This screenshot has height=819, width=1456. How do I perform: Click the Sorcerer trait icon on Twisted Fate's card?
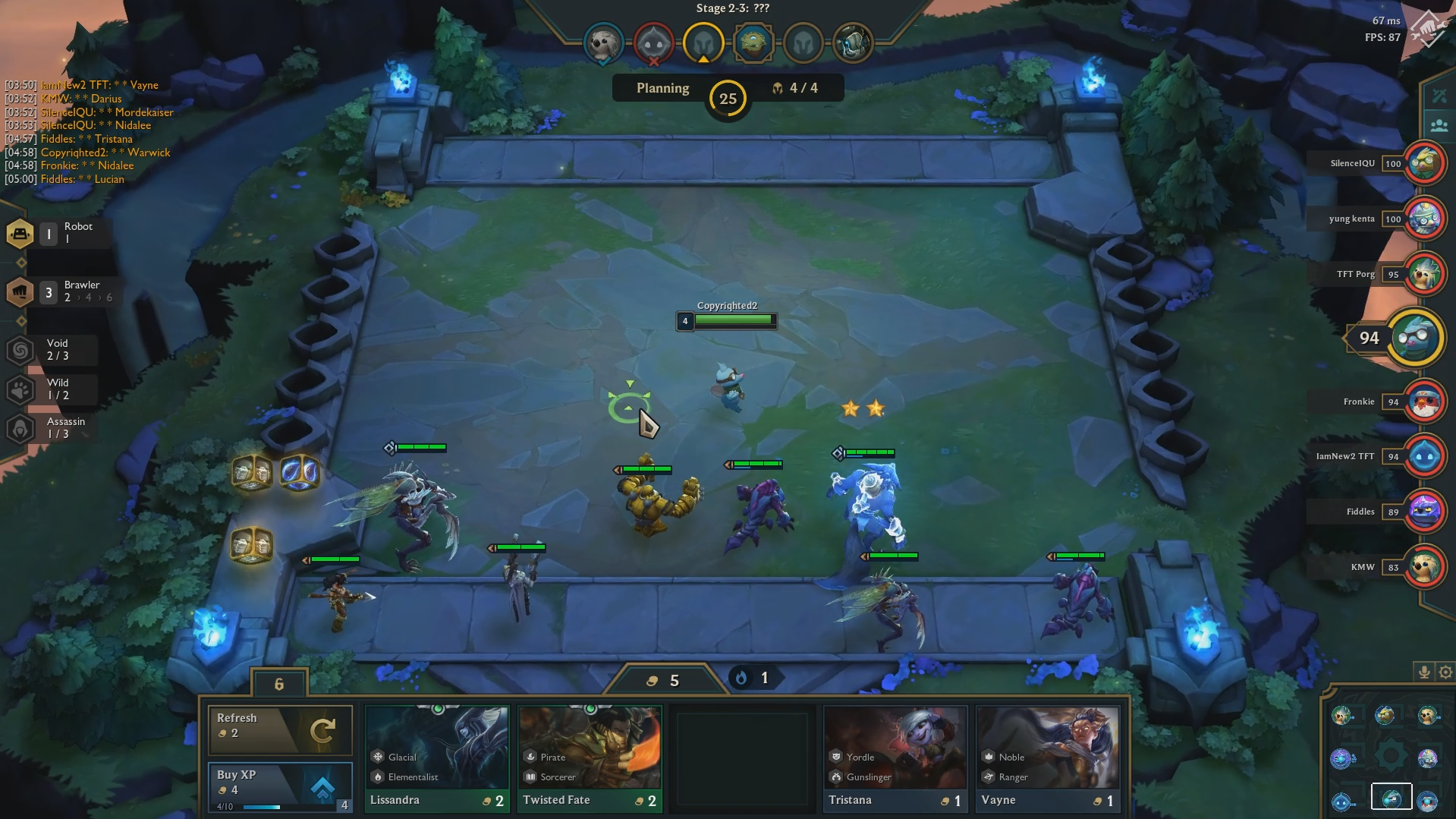click(529, 776)
